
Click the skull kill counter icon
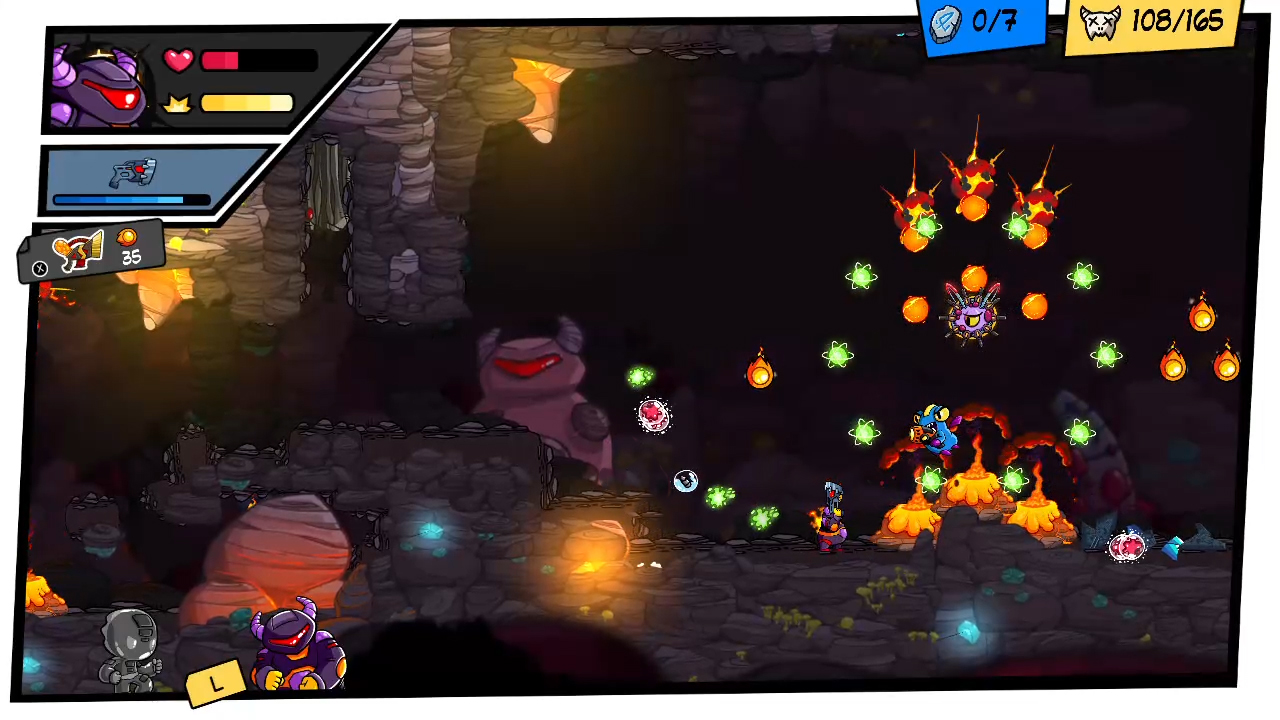[x=1100, y=22]
